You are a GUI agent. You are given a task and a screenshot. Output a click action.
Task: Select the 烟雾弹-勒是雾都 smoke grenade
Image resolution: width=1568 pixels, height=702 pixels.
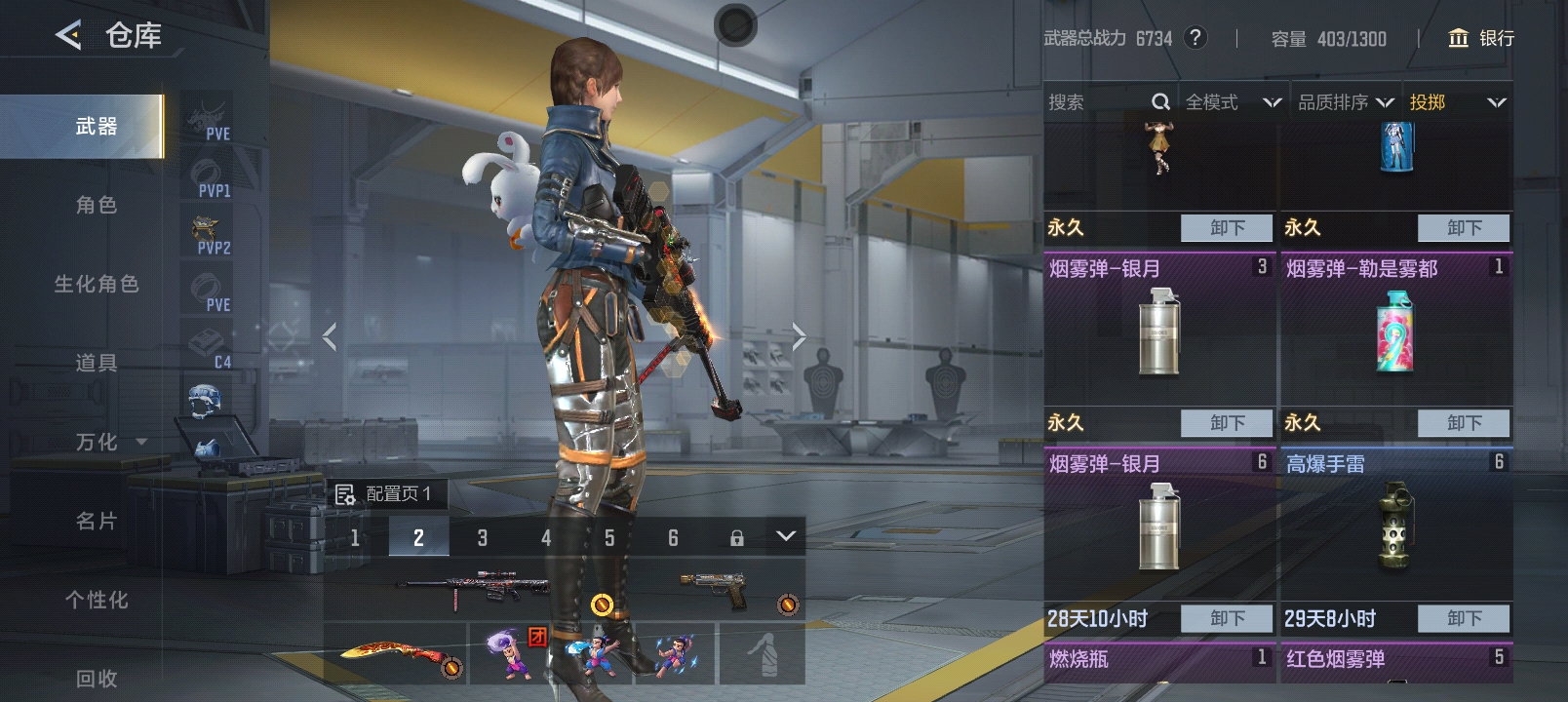point(1395,331)
